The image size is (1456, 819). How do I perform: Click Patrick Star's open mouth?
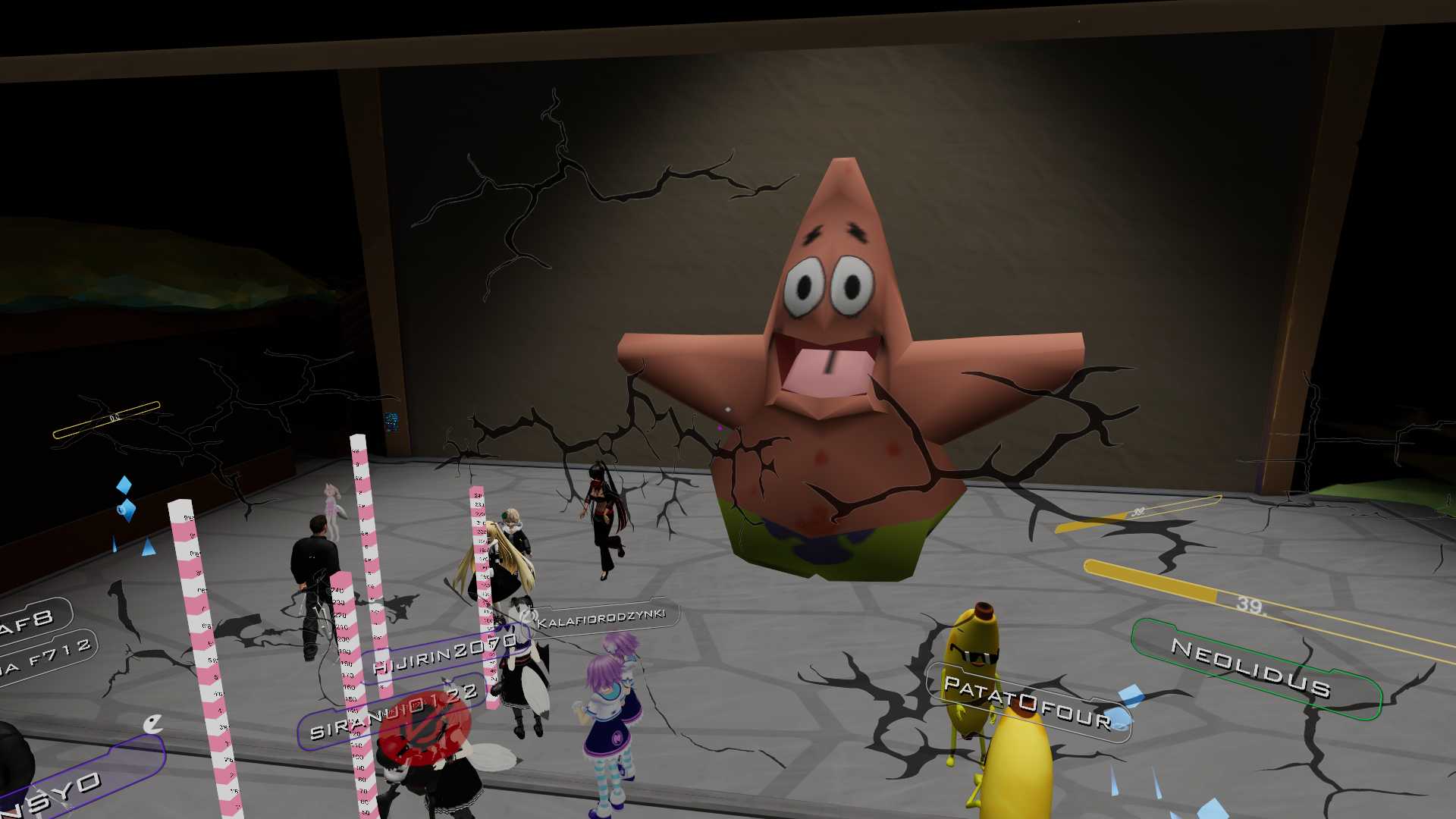[827, 364]
